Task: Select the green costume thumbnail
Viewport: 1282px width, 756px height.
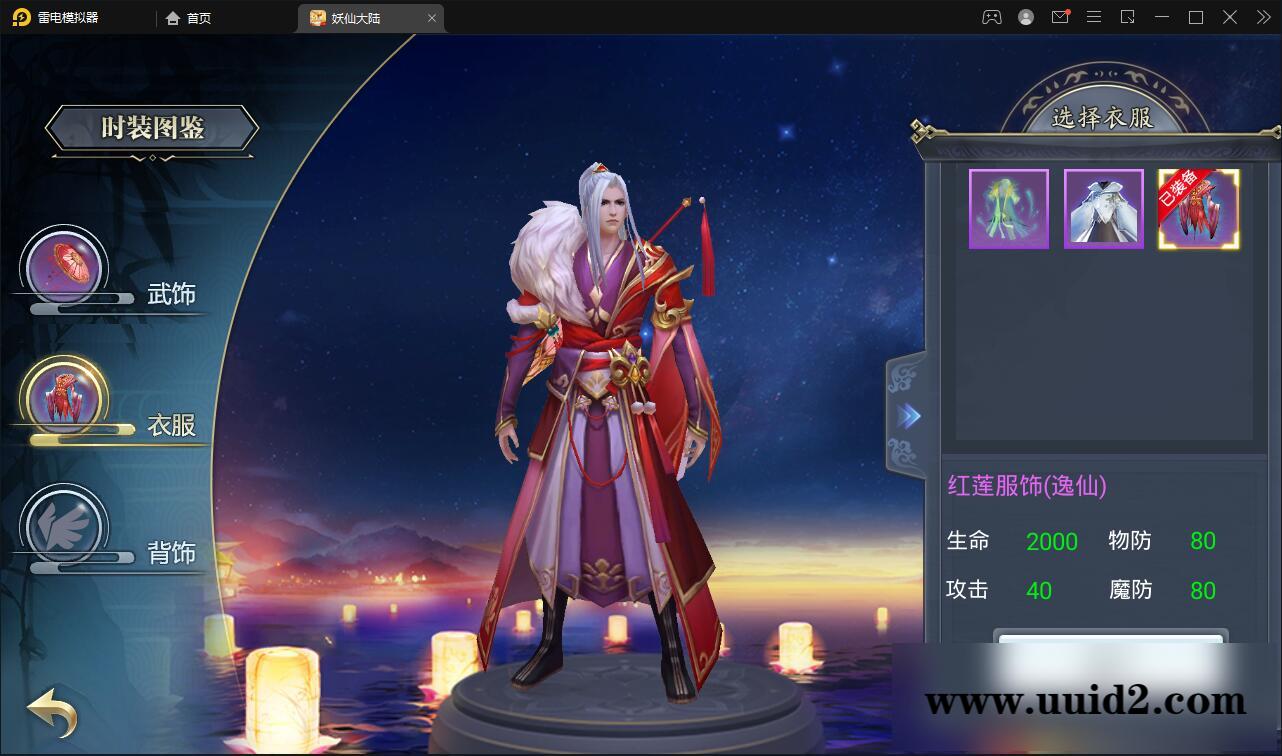Action: pyautogui.click(x=1008, y=208)
